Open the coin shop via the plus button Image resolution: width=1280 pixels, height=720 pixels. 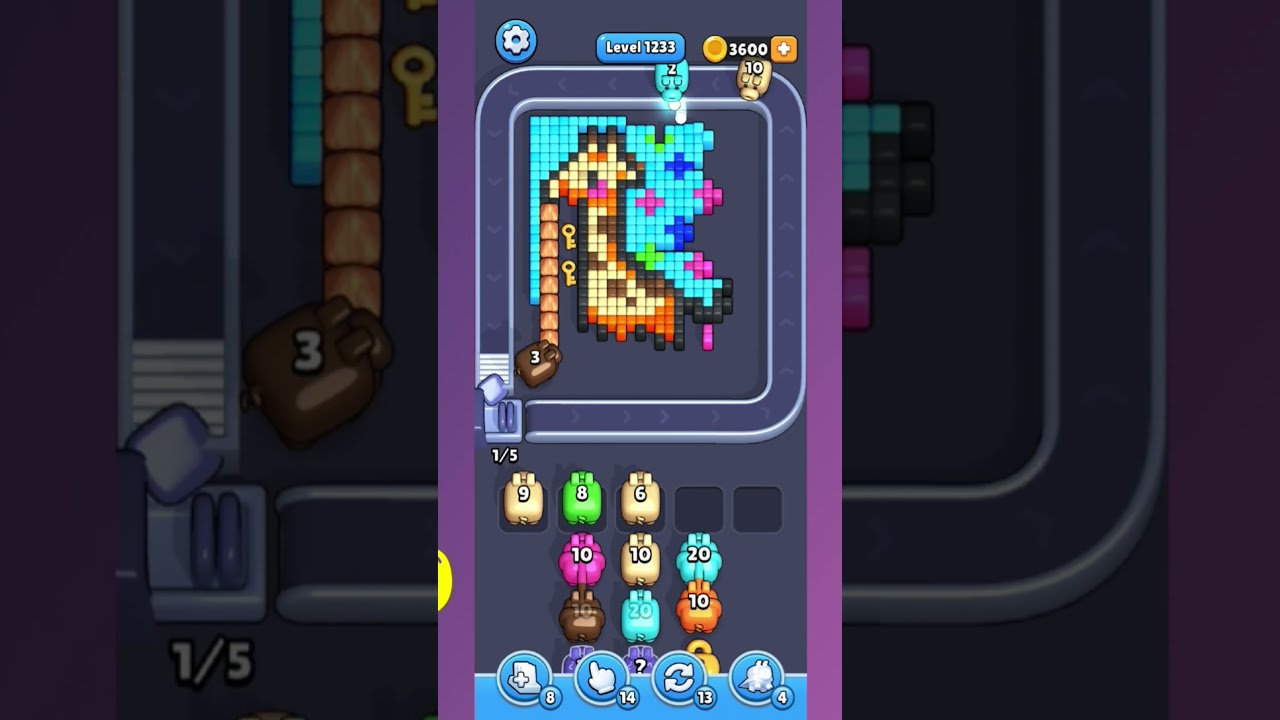pos(784,48)
